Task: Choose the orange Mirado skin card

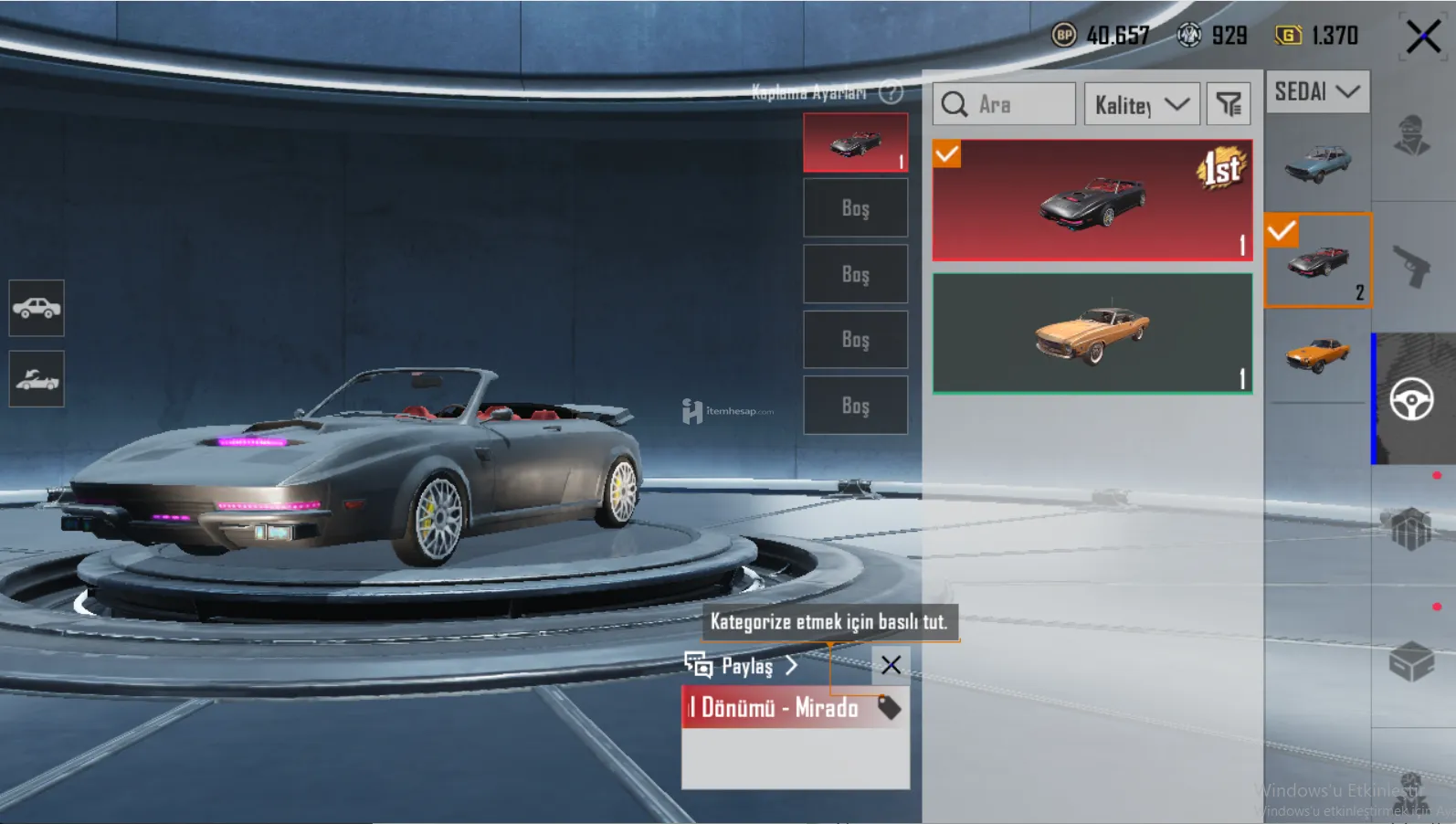Action: point(1092,333)
